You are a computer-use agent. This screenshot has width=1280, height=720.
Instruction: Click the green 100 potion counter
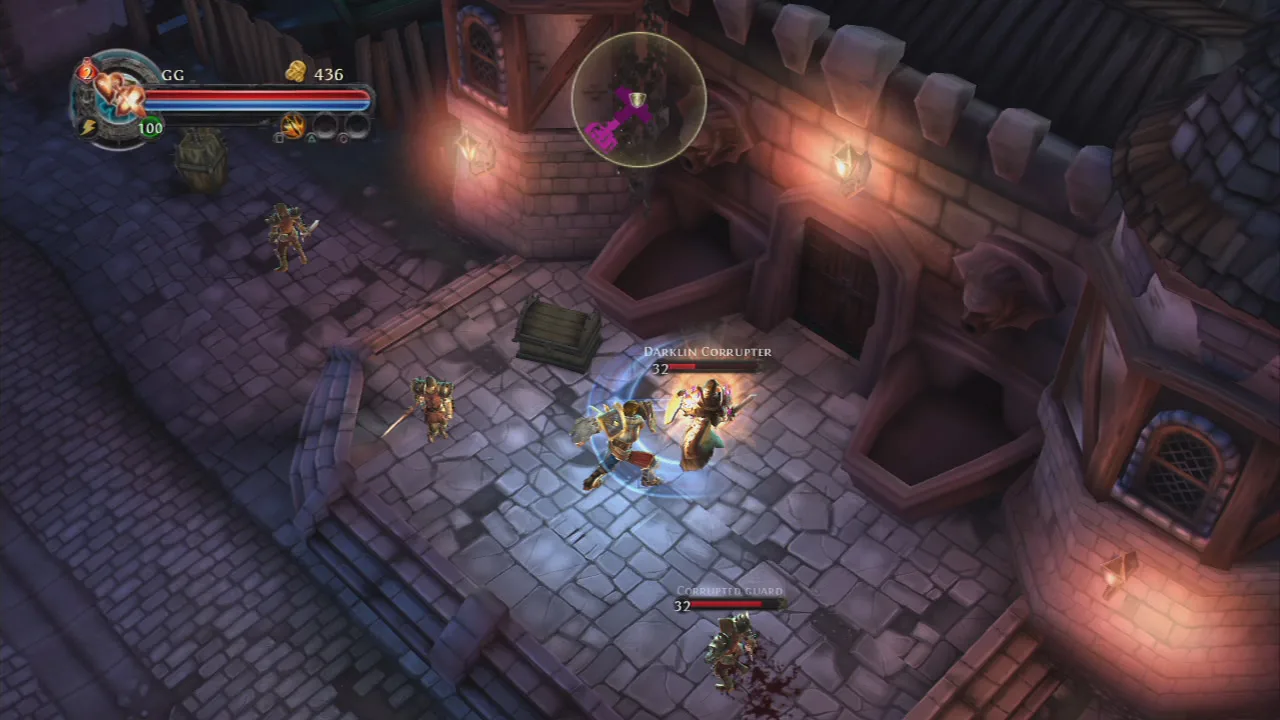pyautogui.click(x=150, y=128)
